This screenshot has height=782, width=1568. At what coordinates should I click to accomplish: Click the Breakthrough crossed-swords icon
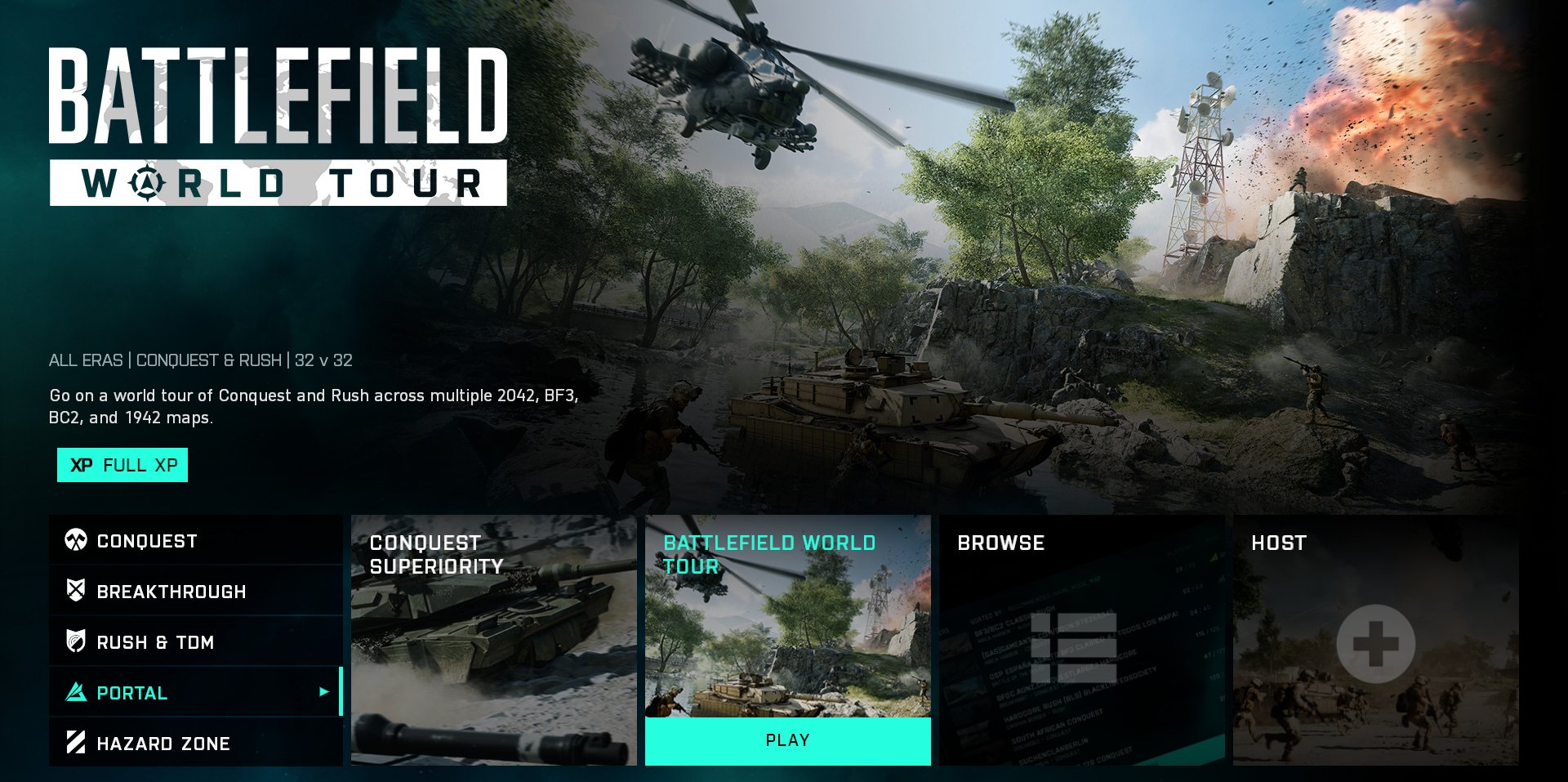pos(78,591)
